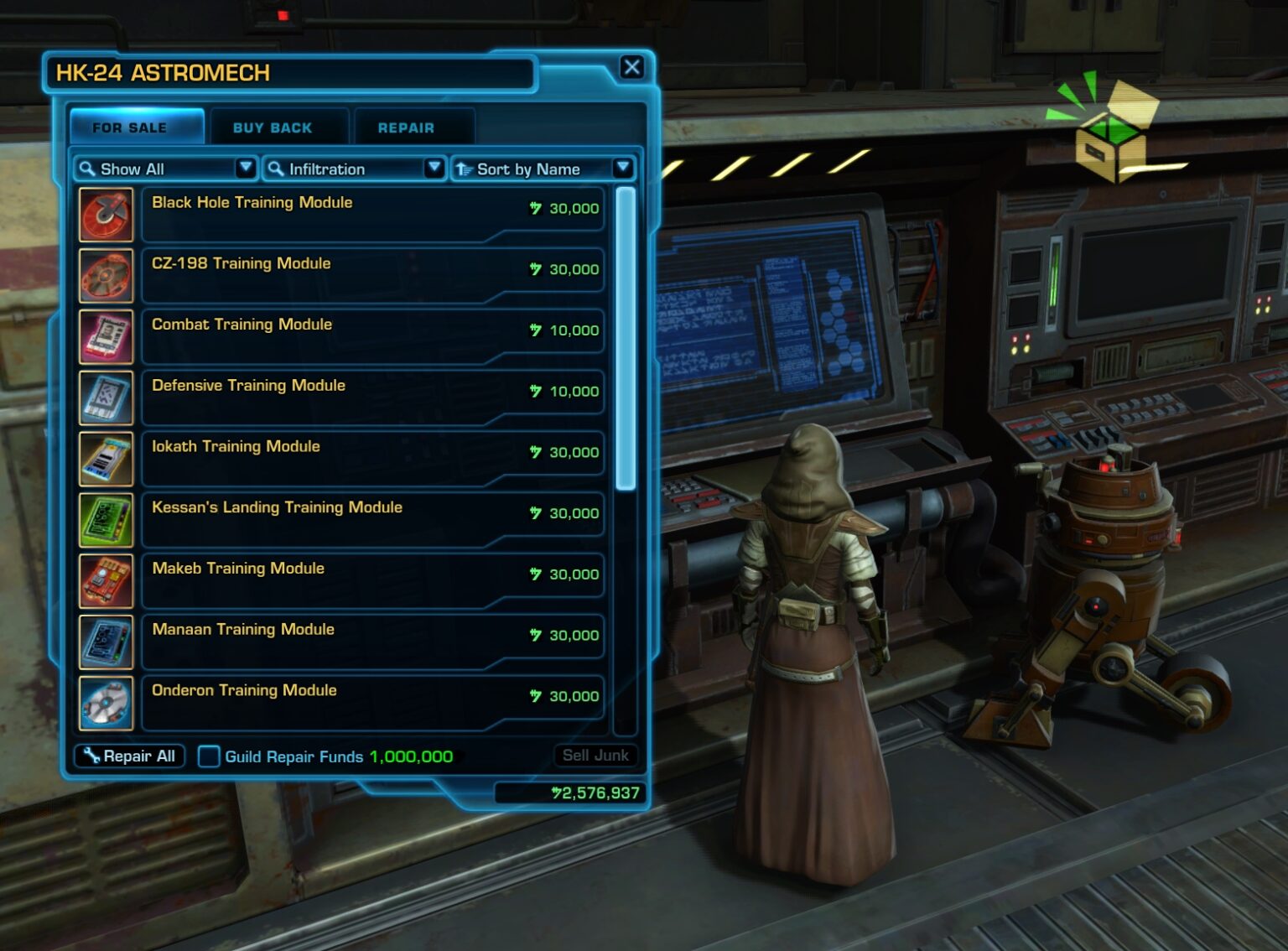Select the Black Hole Training Module icon

pos(106,215)
